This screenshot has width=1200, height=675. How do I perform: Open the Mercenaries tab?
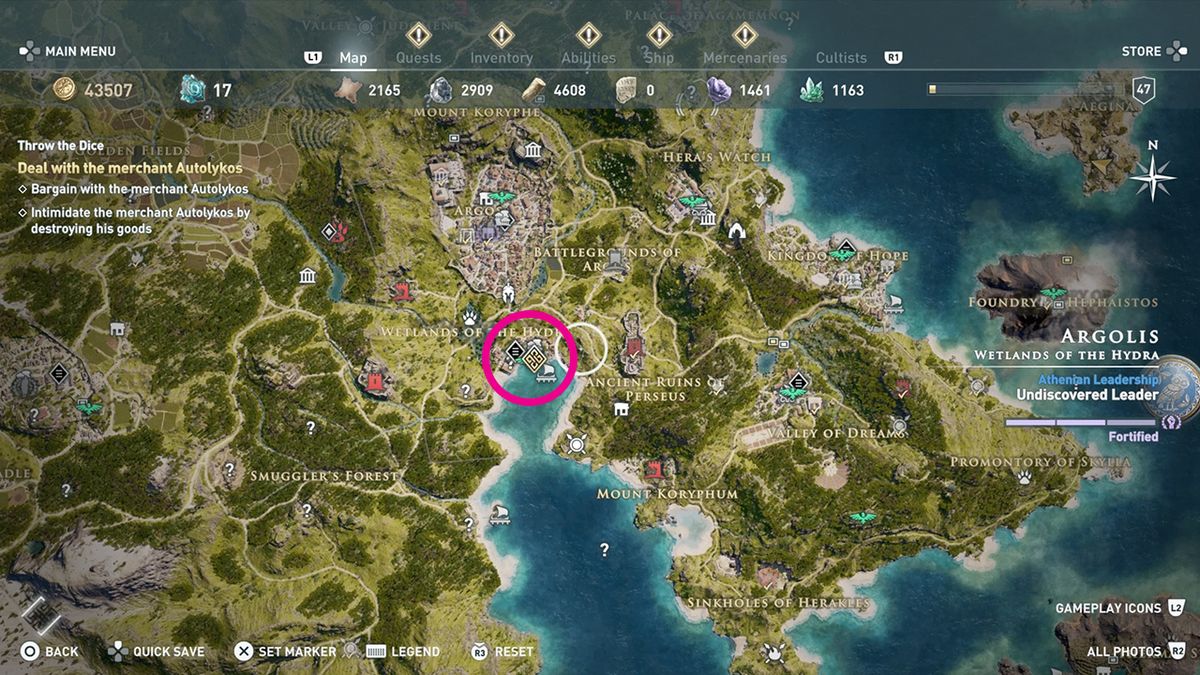tap(745, 58)
